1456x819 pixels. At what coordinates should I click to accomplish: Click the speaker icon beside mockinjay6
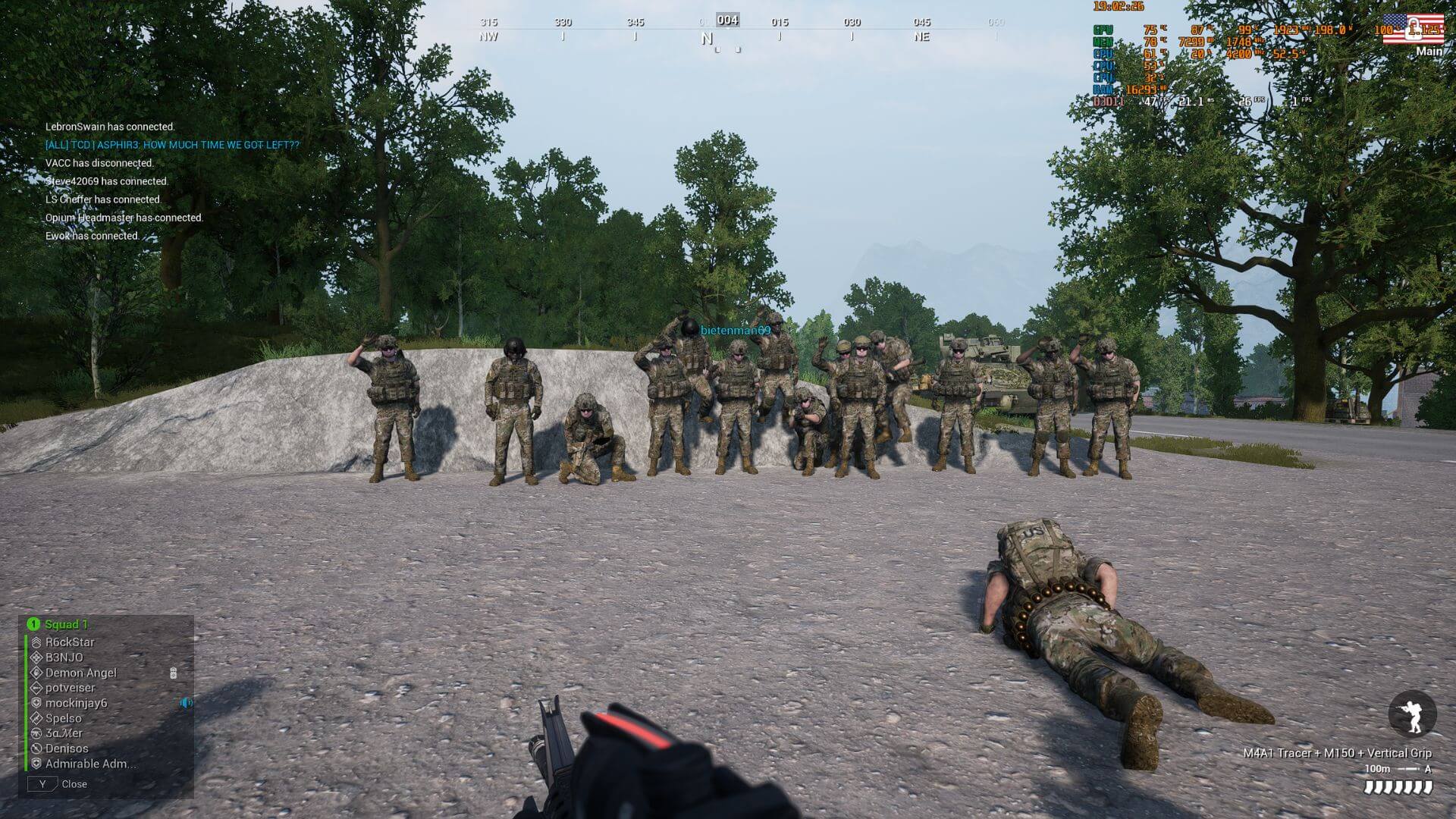[x=186, y=703]
